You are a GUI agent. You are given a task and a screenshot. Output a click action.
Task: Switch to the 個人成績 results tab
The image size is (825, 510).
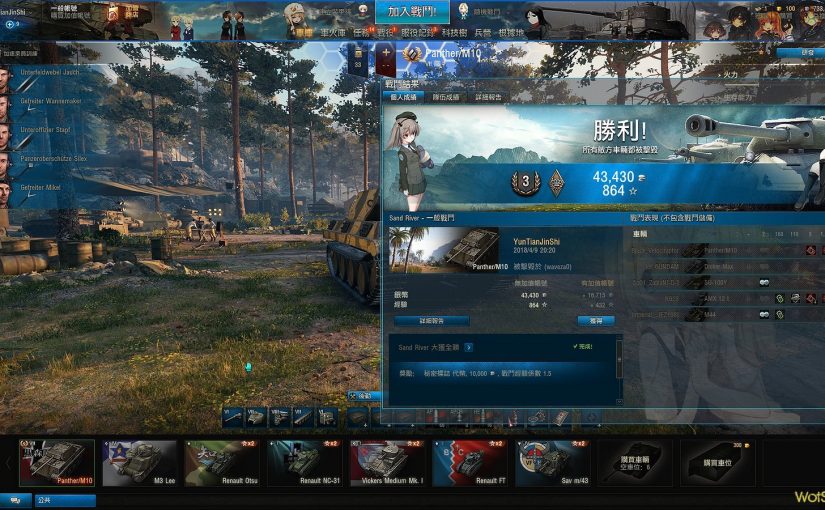(x=405, y=97)
